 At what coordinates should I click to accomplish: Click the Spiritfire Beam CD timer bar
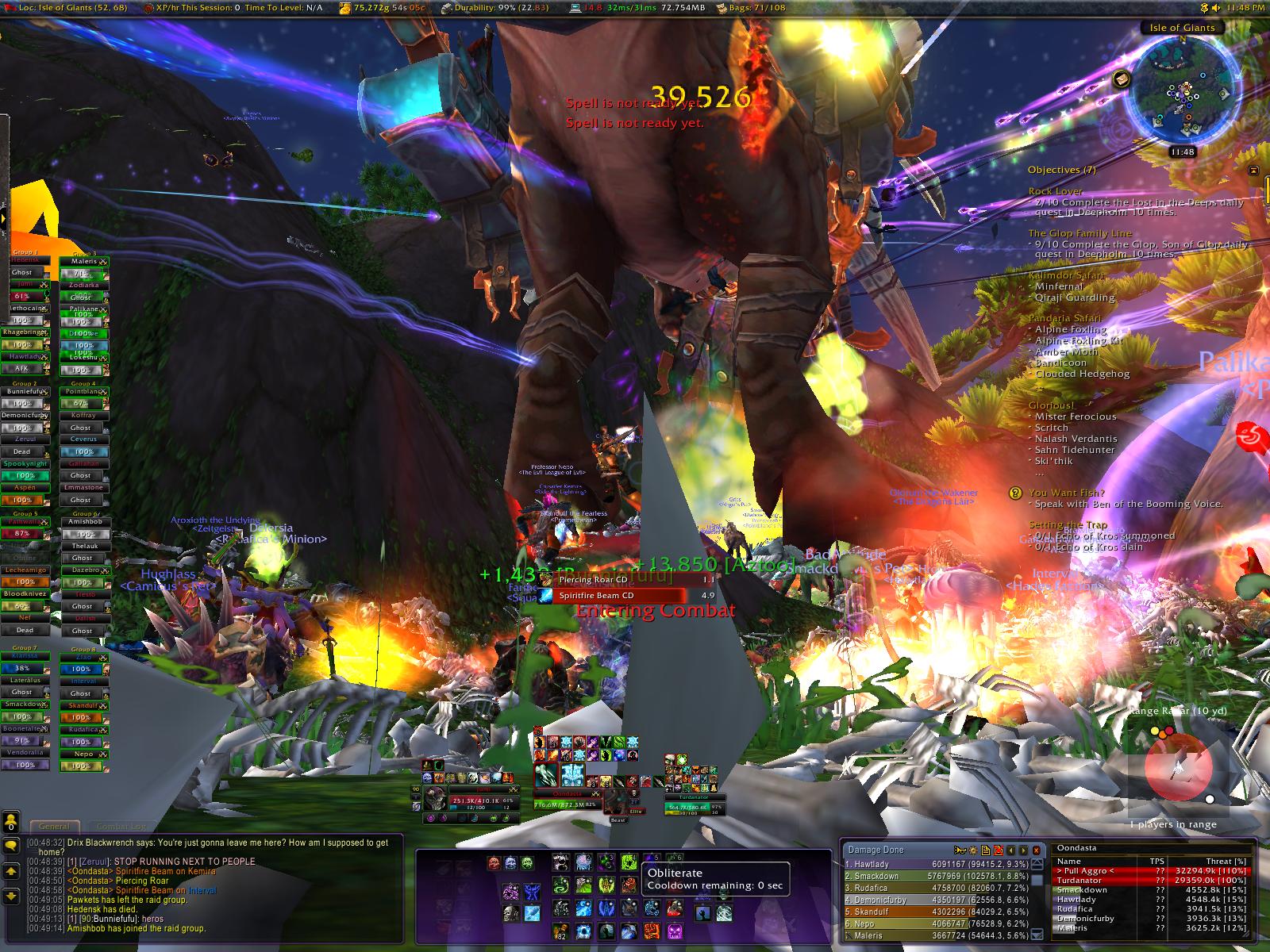coord(619,596)
